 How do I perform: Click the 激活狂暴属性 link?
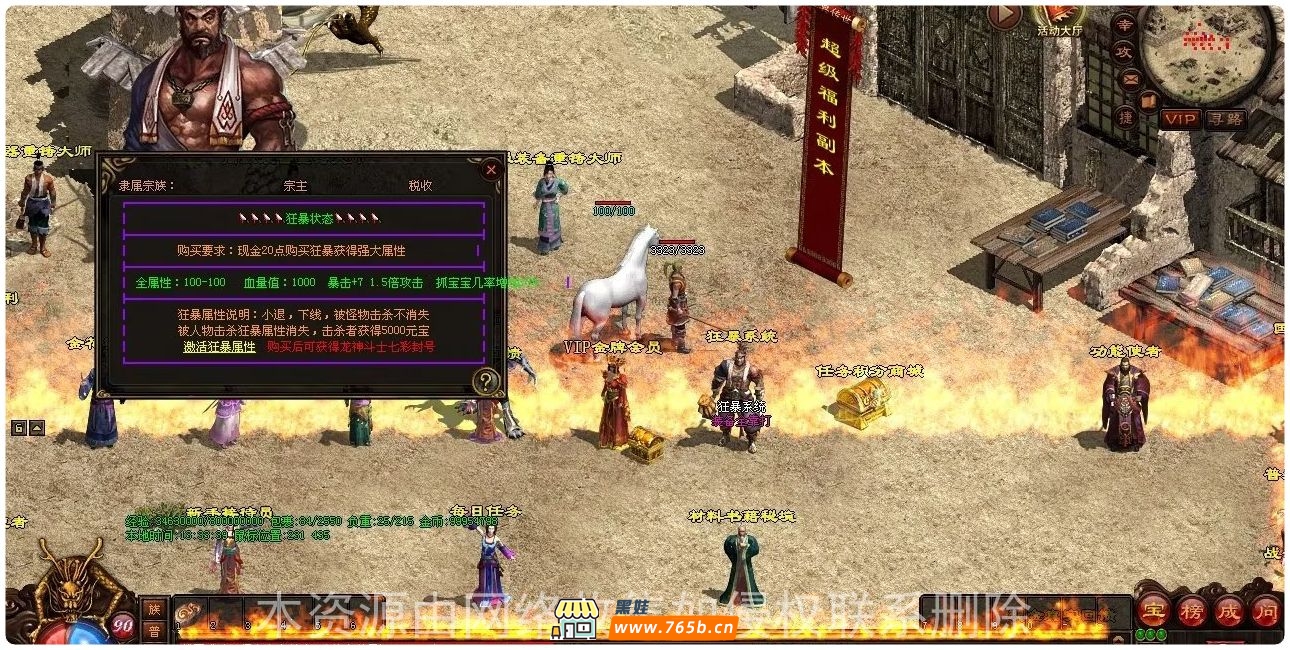(220, 347)
